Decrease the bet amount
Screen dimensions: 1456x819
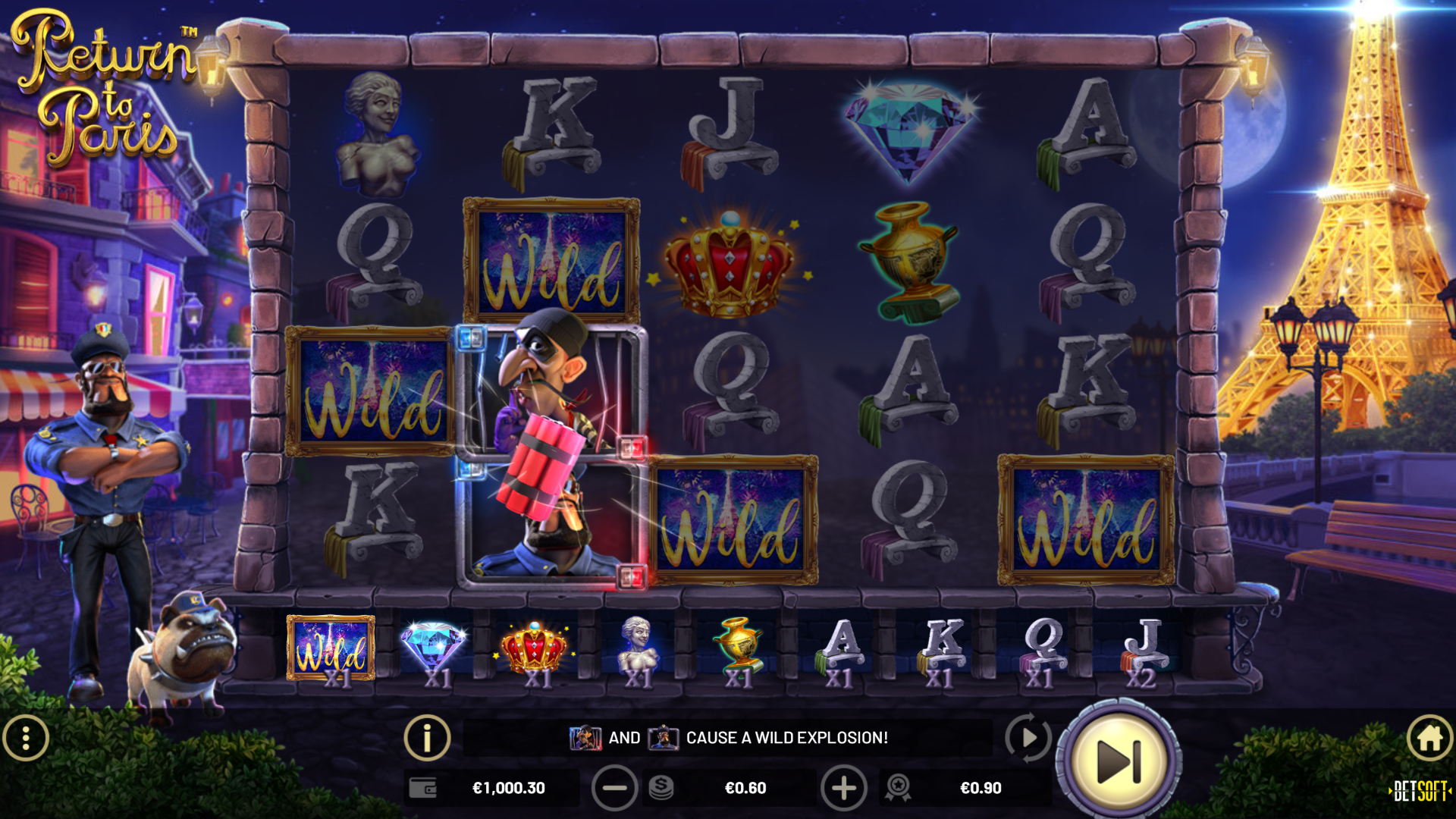coord(614,788)
